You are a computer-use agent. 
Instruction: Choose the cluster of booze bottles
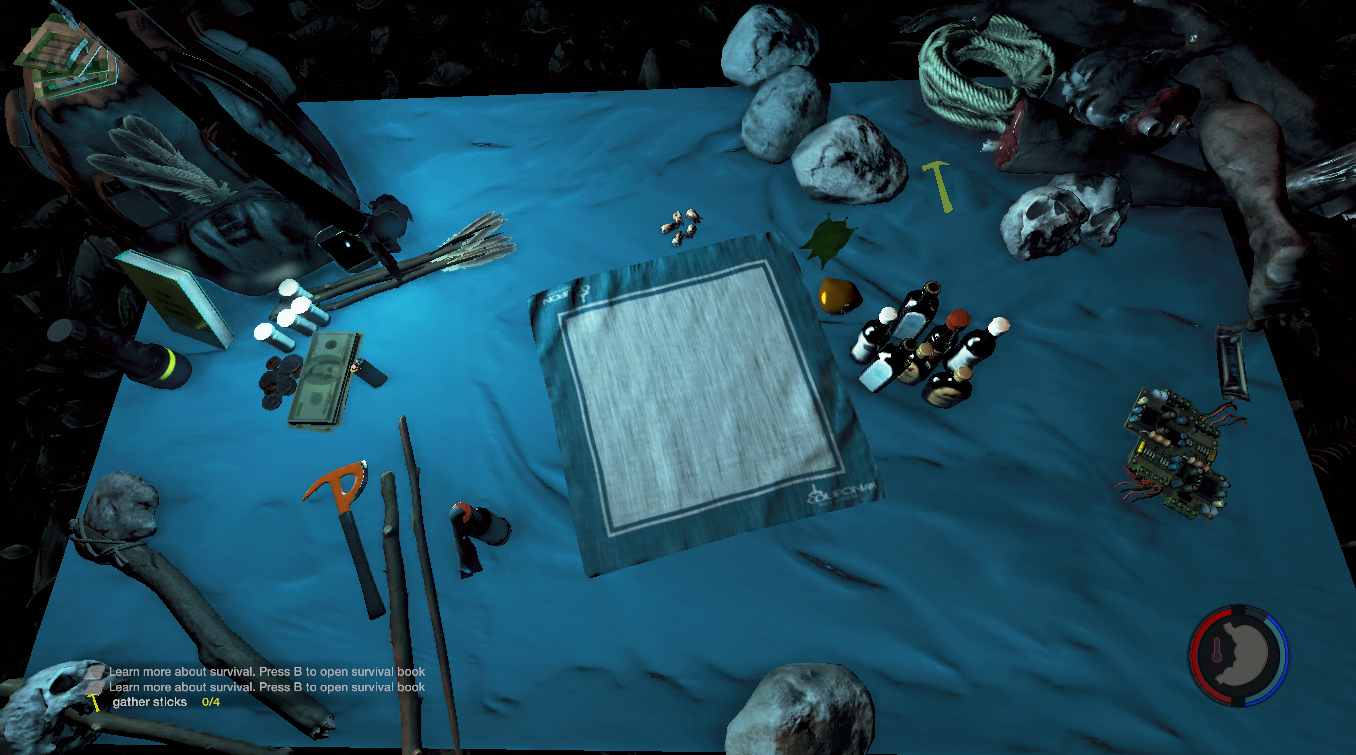(x=925, y=350)
